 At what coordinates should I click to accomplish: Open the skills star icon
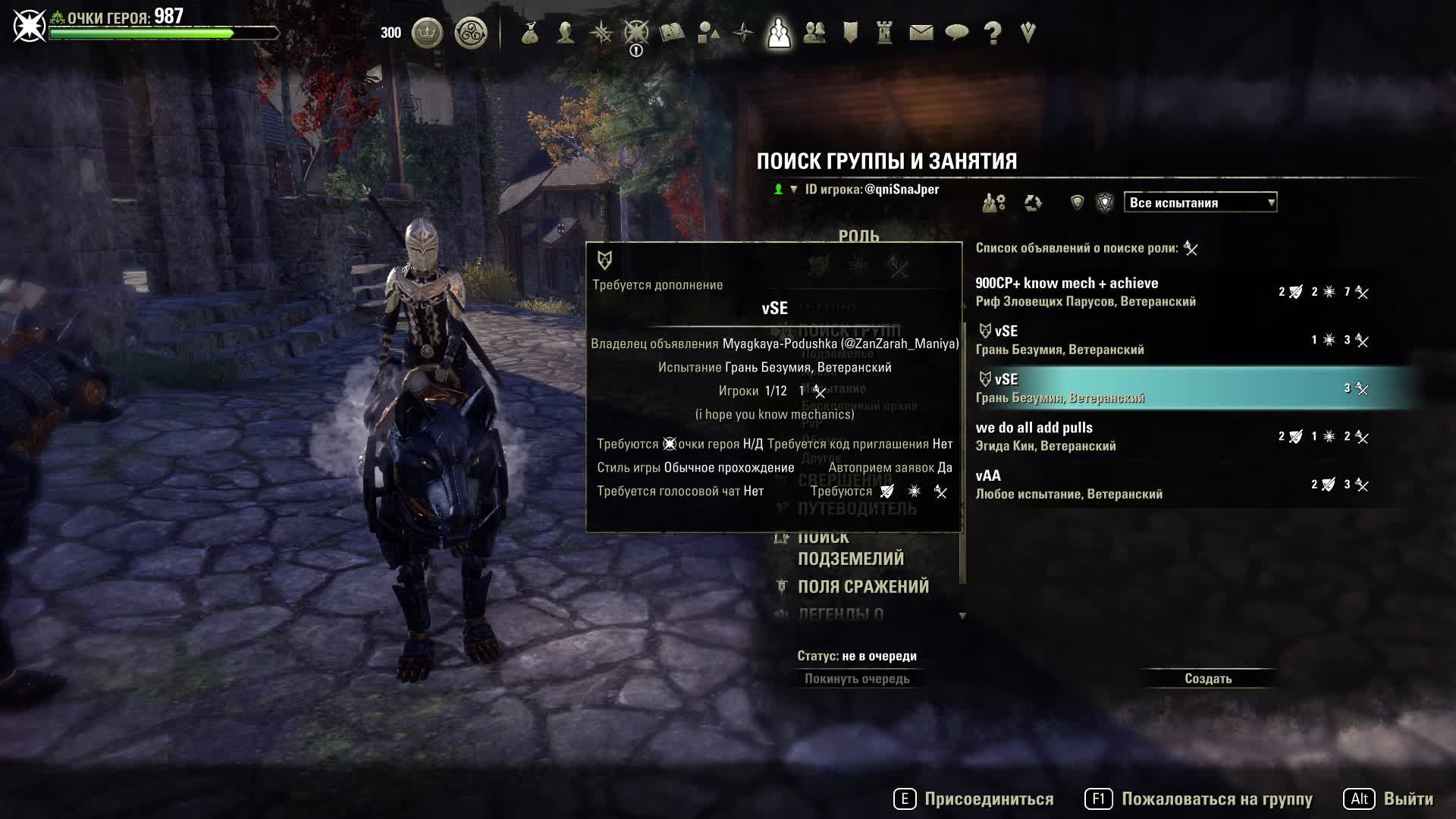coord(600,34)
